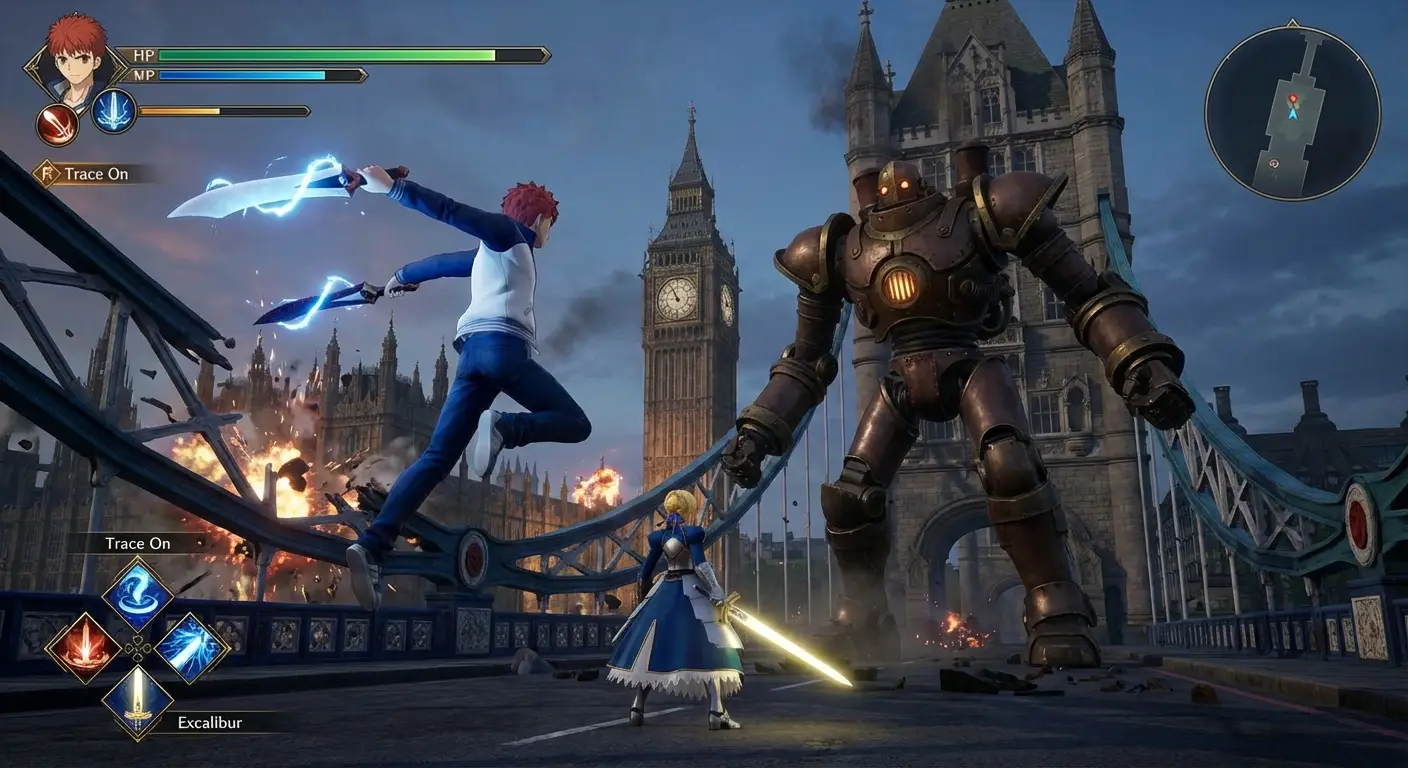Select the red slash skill icon under portrait
This screenshot has height=768, width=1408.
point(57,125)
